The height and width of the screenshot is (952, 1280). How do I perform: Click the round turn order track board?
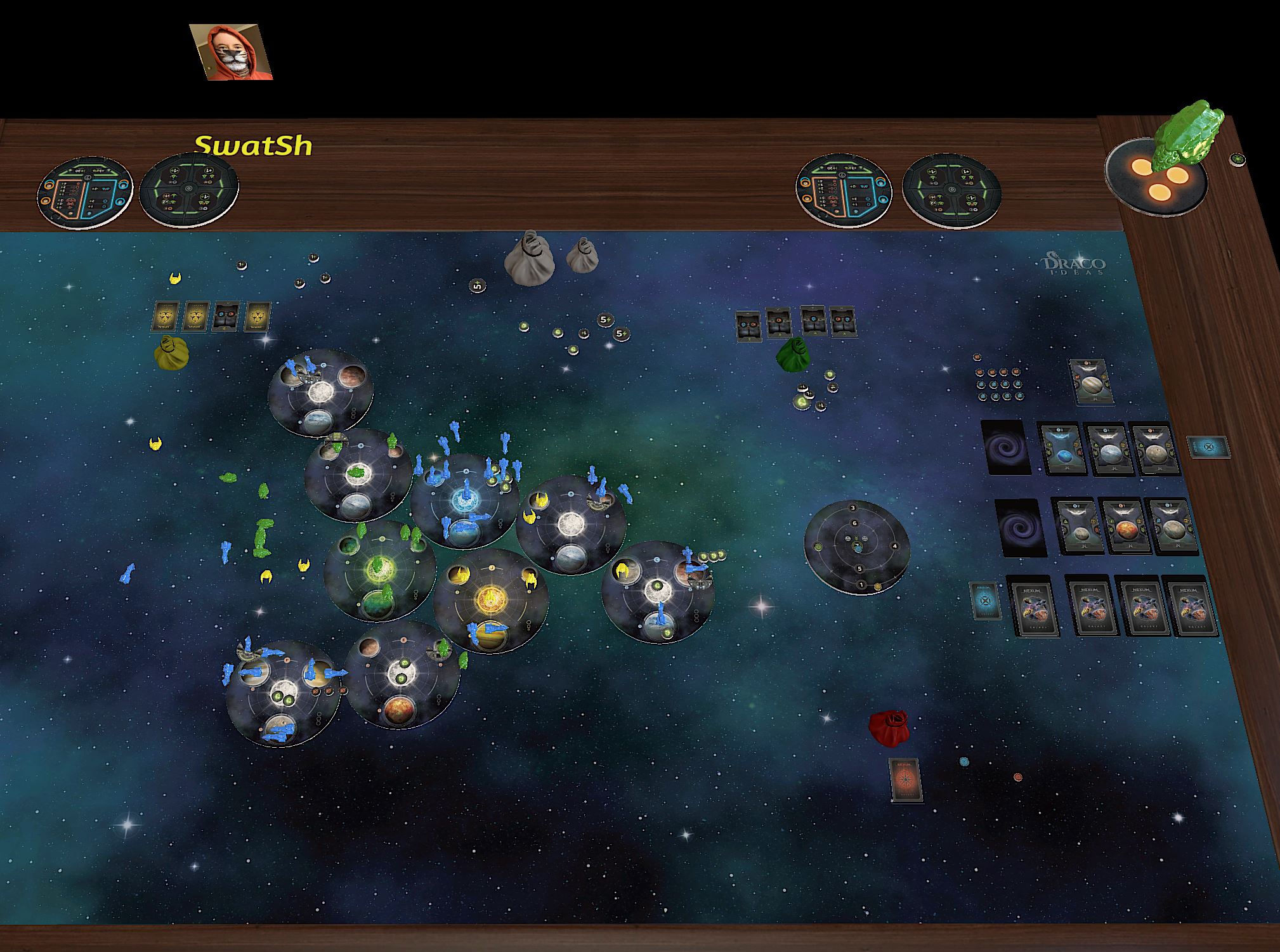click(x=857, y=547)
